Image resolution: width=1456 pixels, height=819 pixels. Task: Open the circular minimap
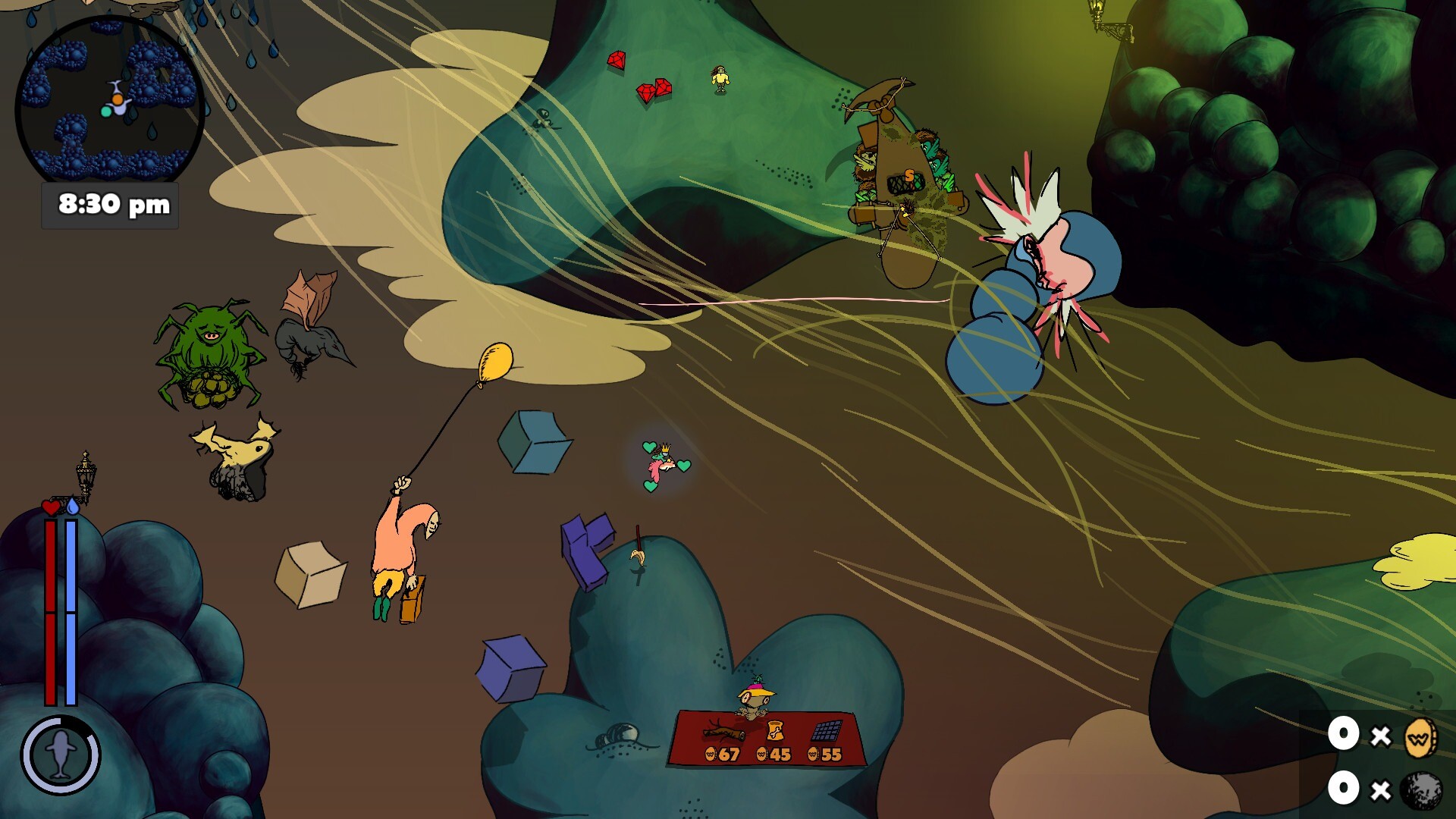click(110, 102)
